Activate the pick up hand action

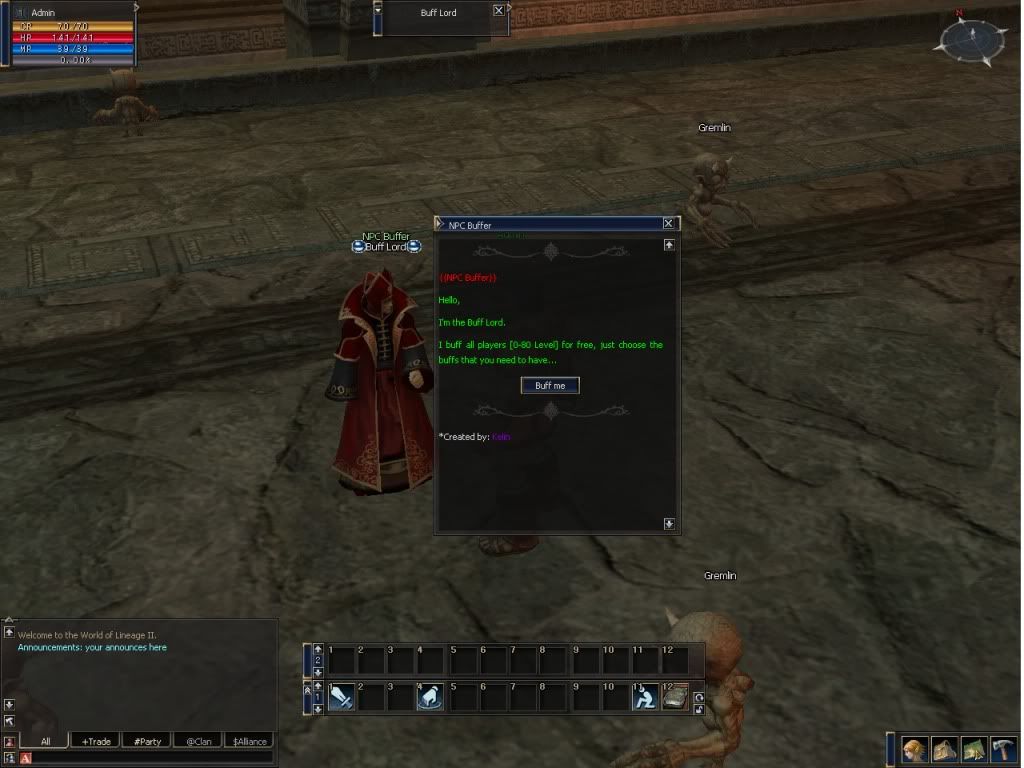[x=430, y=696]
